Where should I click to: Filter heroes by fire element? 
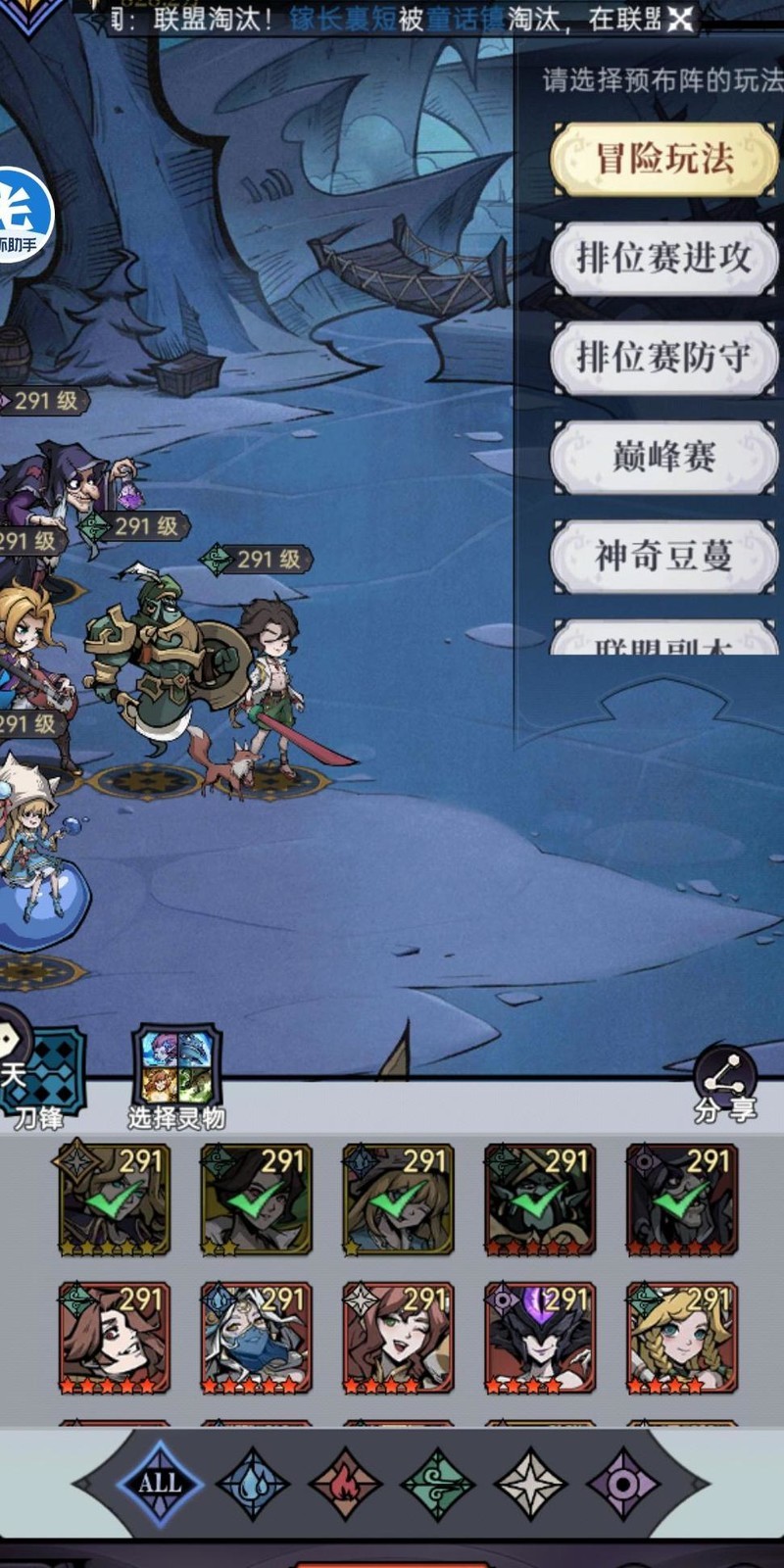click(x=345, y=1483)
